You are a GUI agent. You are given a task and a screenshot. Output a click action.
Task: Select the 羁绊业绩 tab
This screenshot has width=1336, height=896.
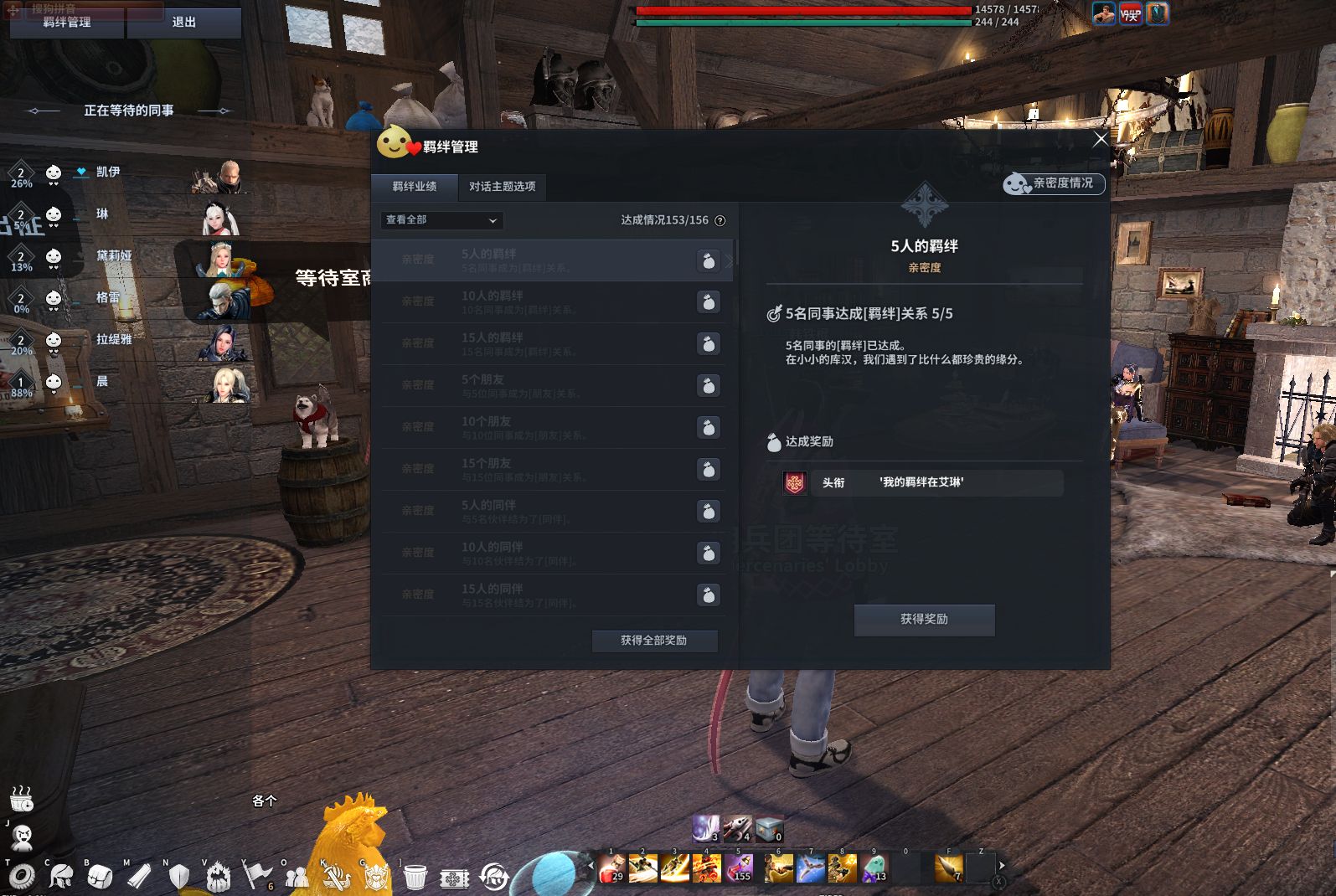pos(415,186)
